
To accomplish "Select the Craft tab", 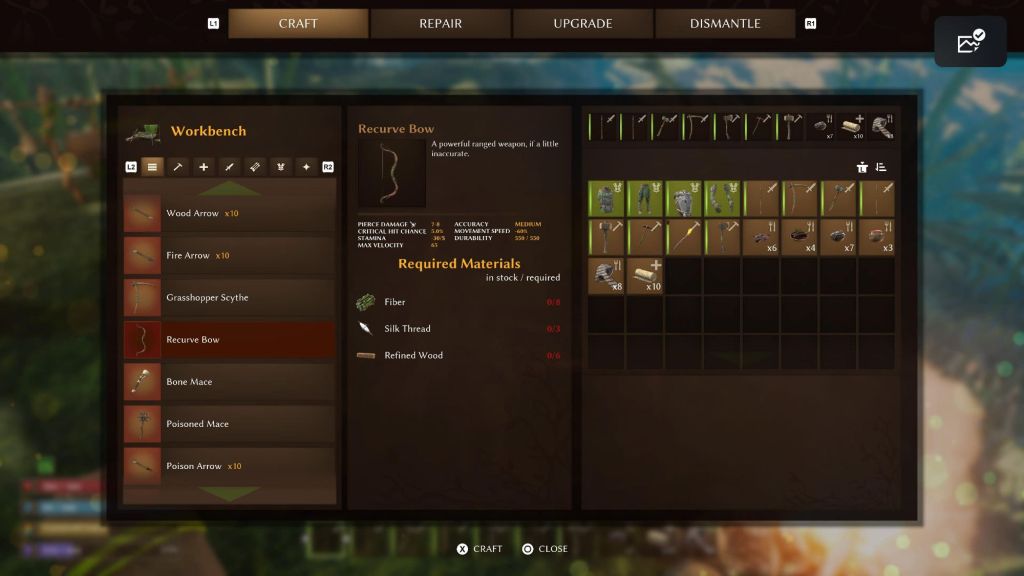I will click(x=298, y=24).
